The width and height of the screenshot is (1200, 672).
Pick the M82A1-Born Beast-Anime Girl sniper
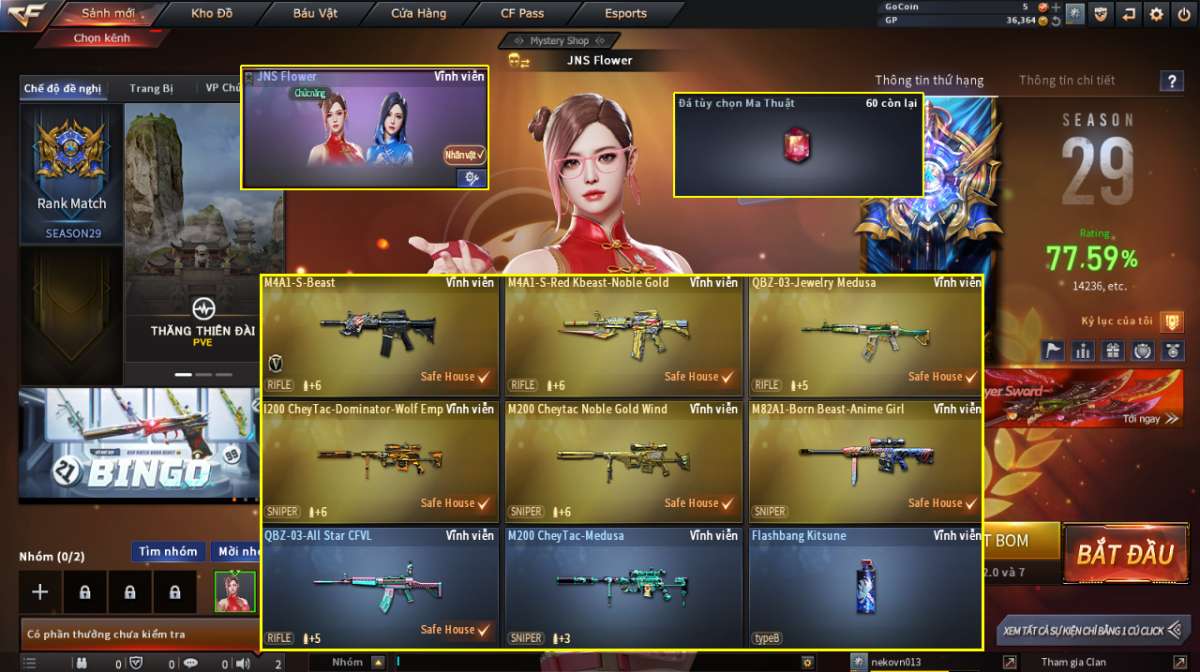(x=866, y=461)
